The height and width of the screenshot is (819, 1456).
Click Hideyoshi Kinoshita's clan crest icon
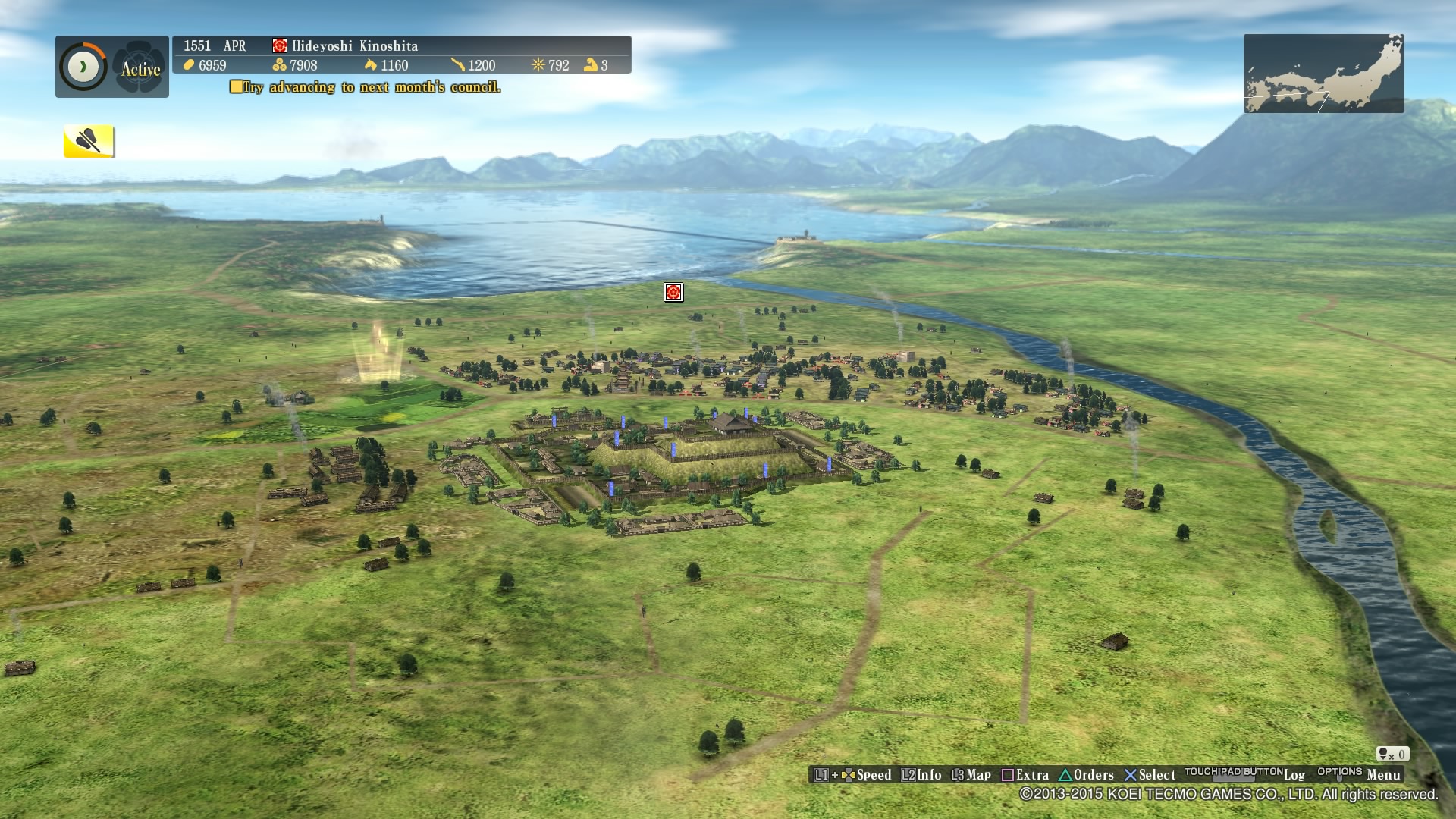click(x=279, y=45)
